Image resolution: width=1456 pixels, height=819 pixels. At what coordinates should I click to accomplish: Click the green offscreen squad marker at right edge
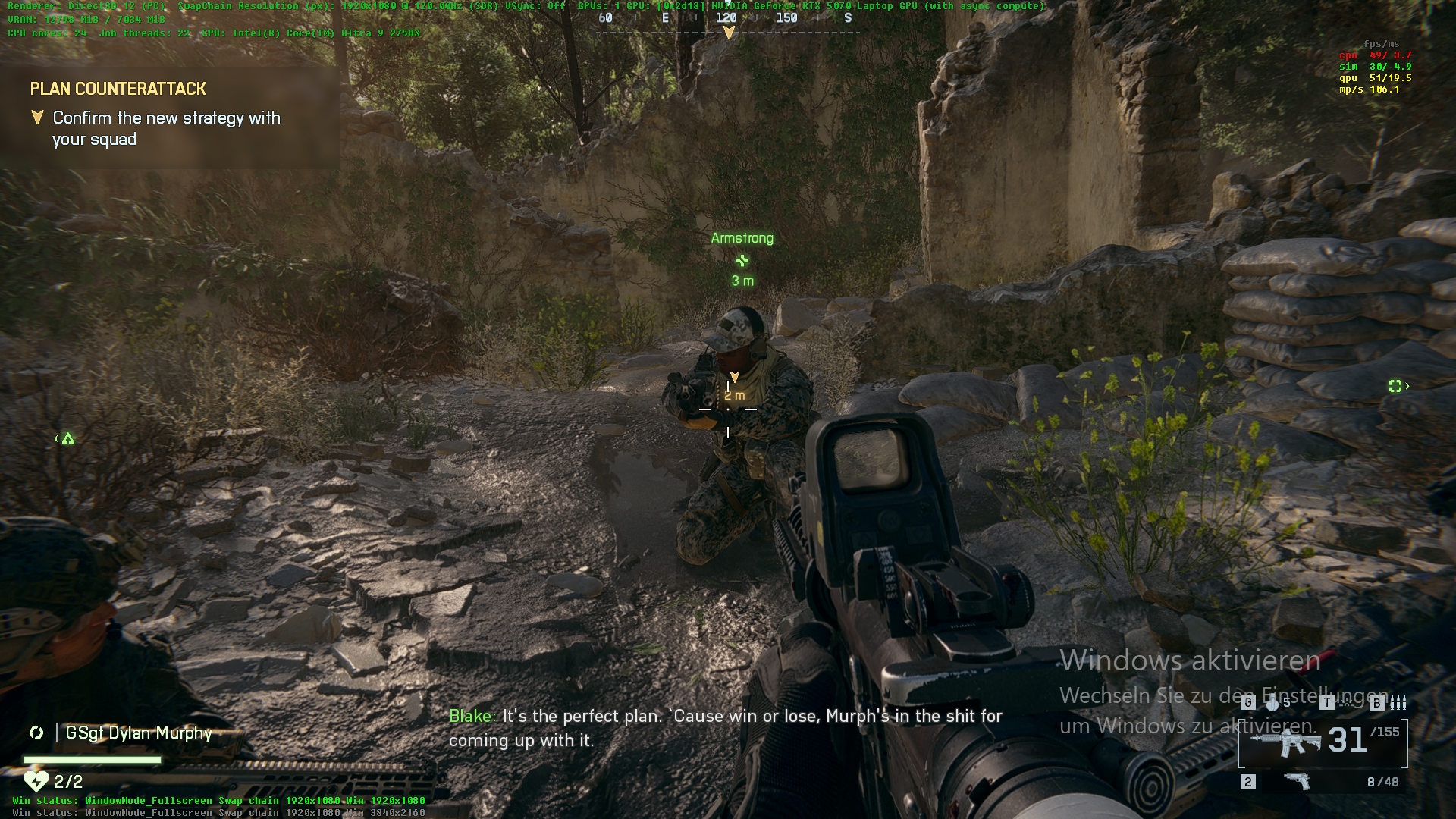1396,386
